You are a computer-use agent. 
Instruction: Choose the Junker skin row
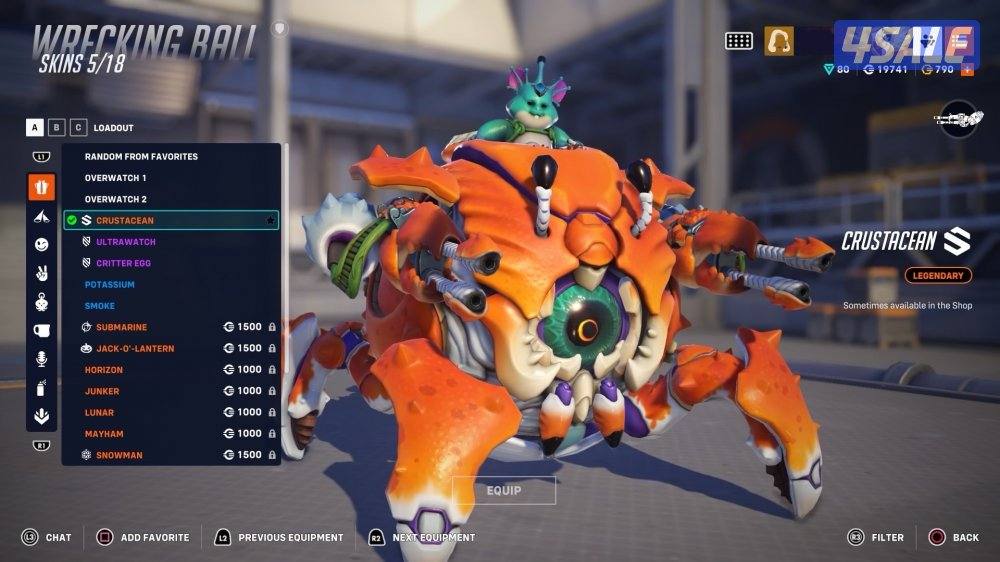tap(102, 391)
